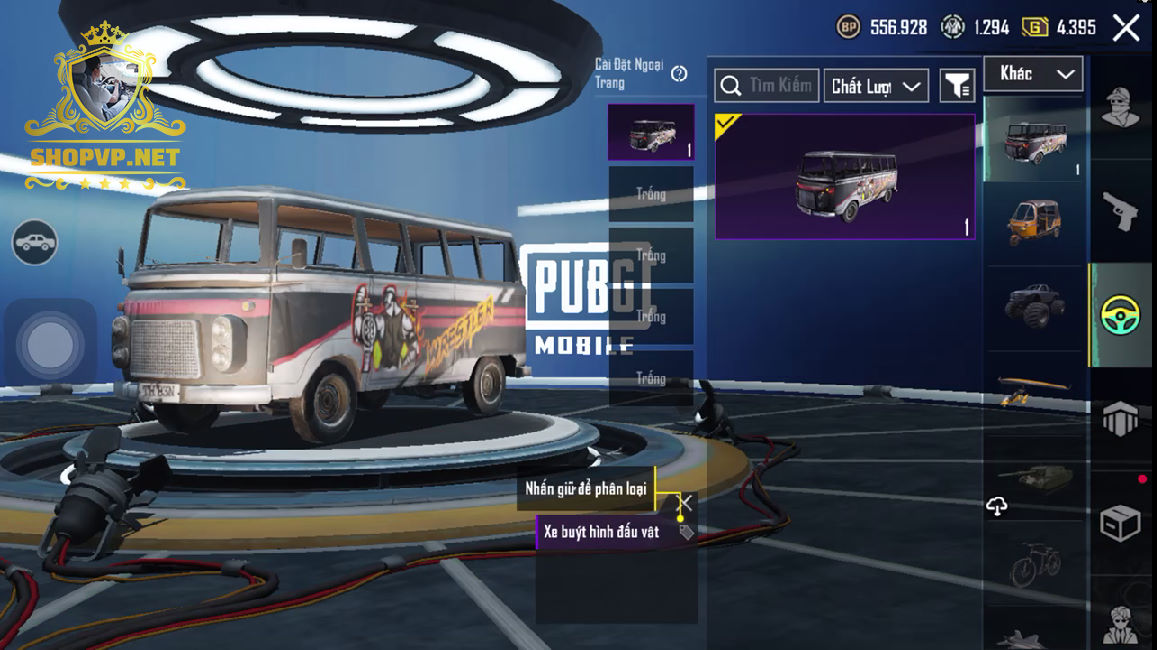Open the Chất Lượng sort dropdown
The height and width of the screenshot is (650, 1157).
(876, 87)
